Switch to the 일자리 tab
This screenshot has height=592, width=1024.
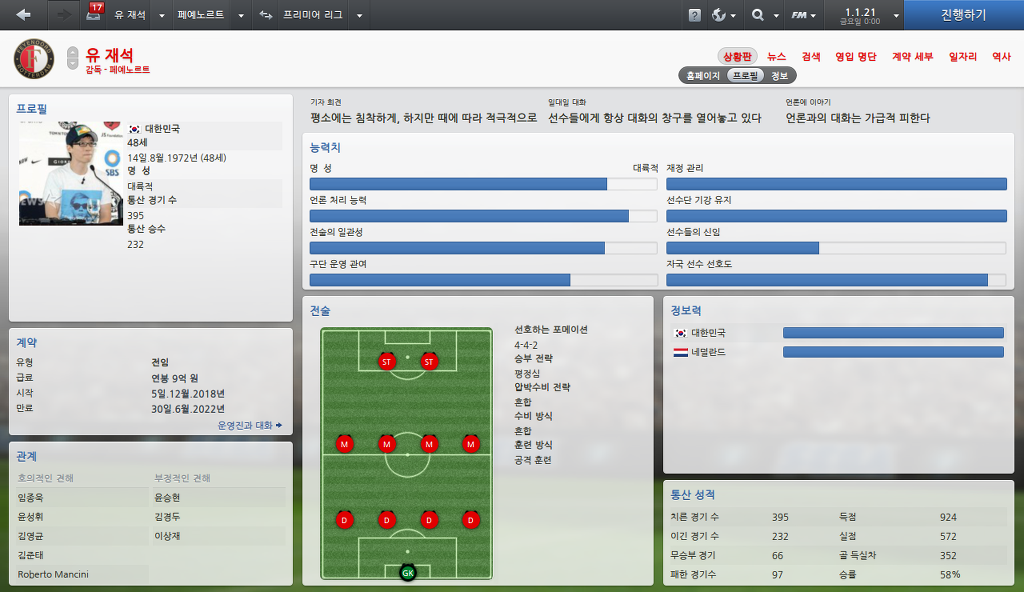(x=962, y=57)
